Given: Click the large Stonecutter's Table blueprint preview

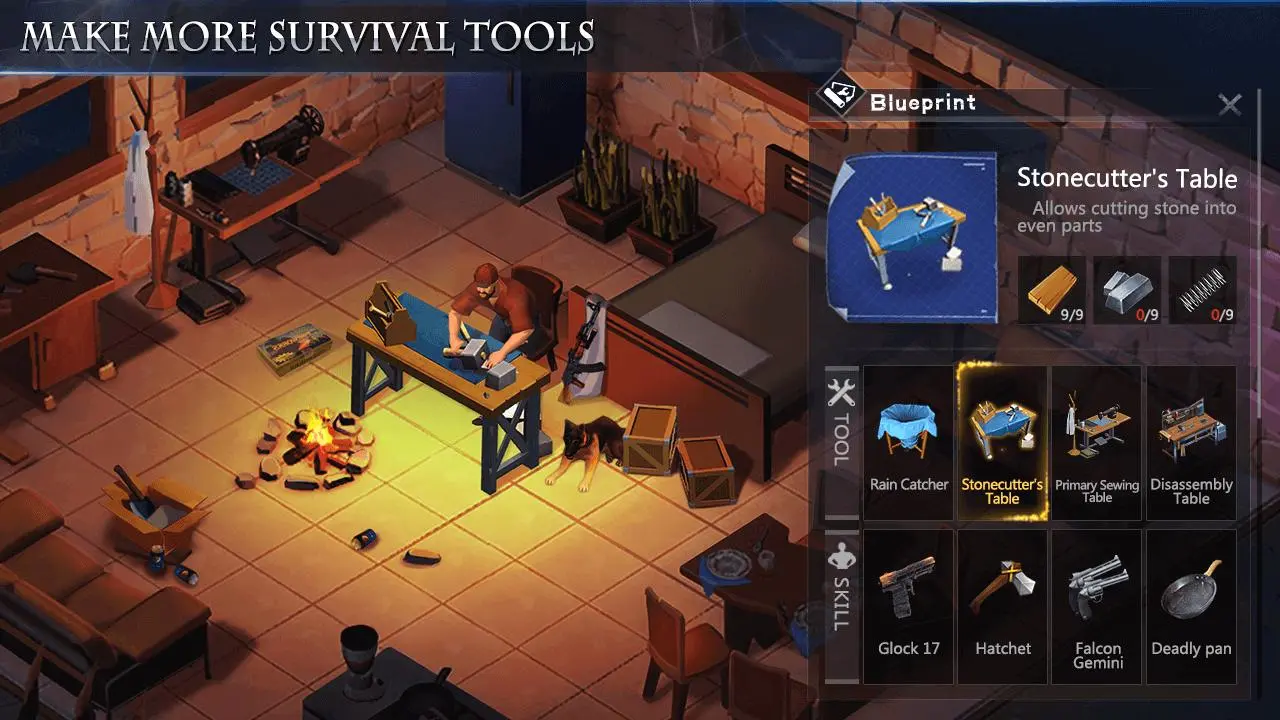Looking at the screenshot, I should pyautogui.click(x=912, y=237).
